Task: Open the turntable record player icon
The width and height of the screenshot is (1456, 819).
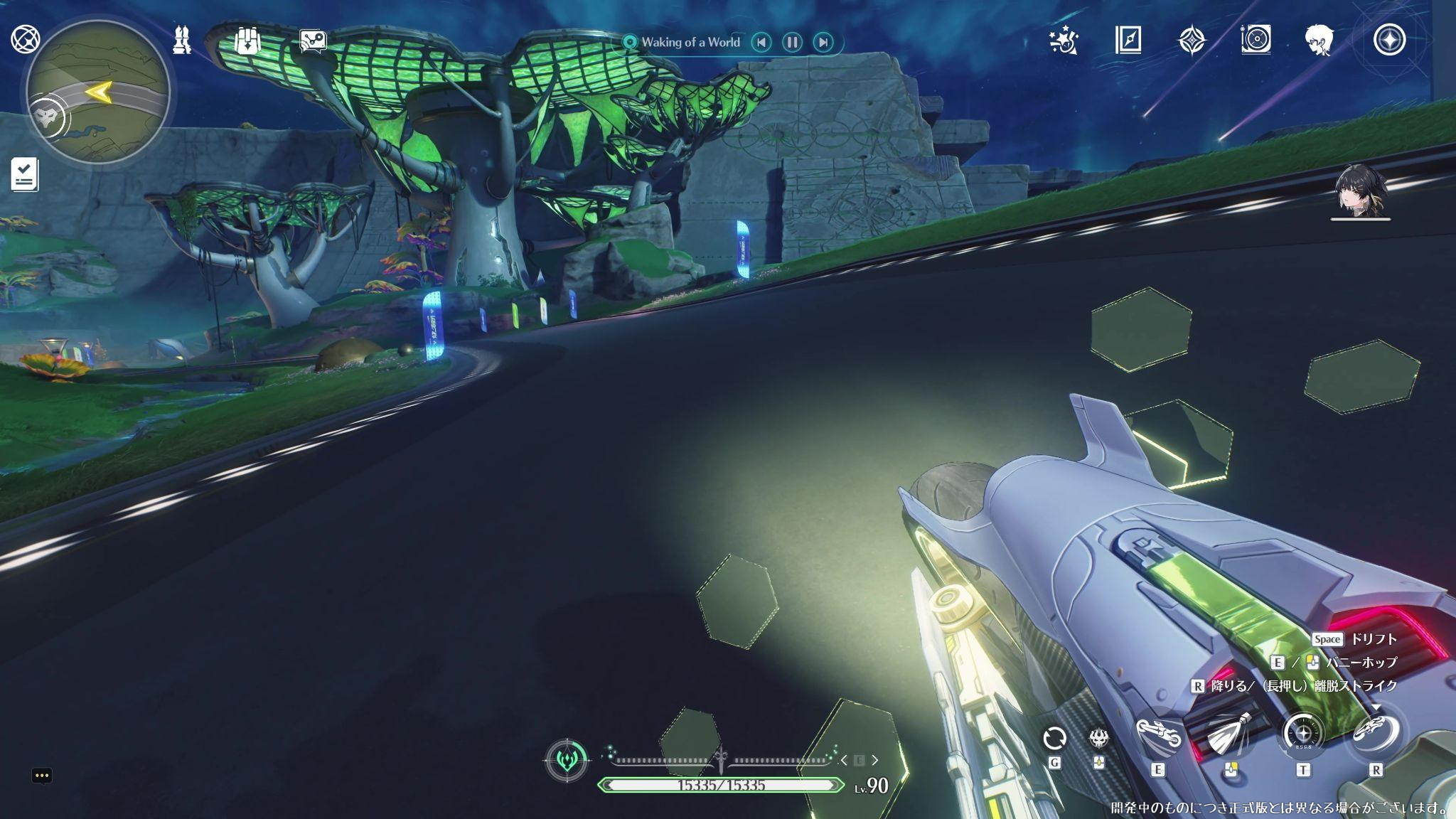Action: (1256, 40)
